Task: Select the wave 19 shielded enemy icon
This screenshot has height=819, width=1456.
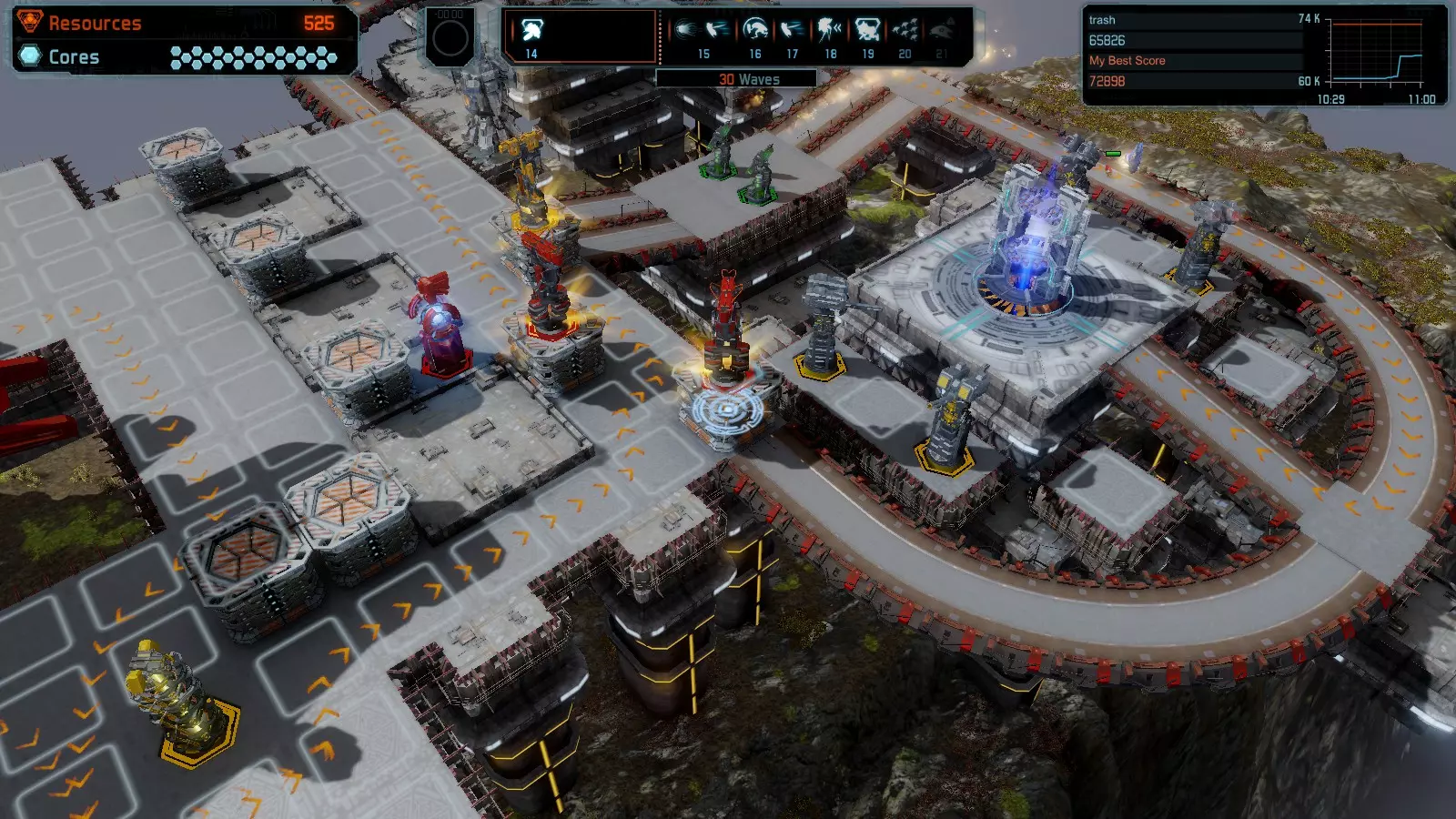Action: [x=867, y=30]
